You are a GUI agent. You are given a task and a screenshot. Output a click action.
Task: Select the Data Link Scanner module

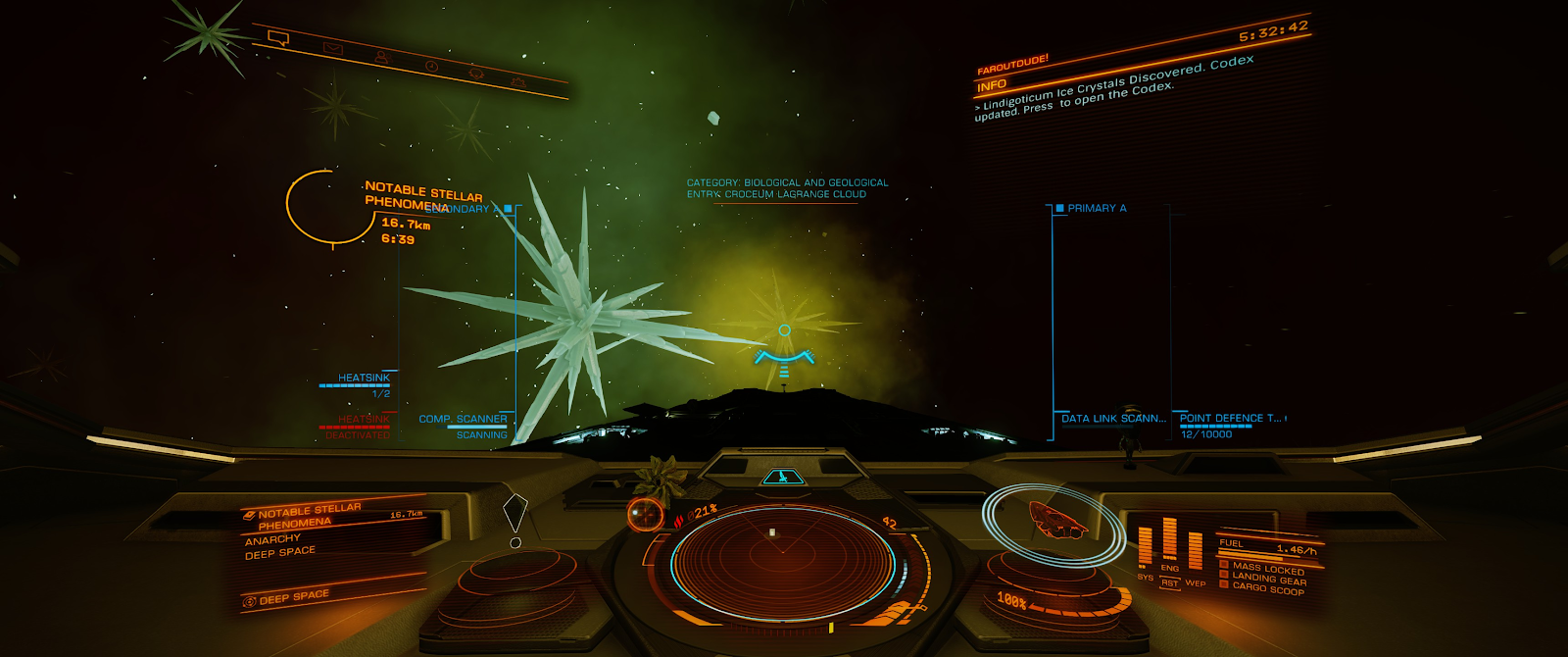tap(1113, 419)
